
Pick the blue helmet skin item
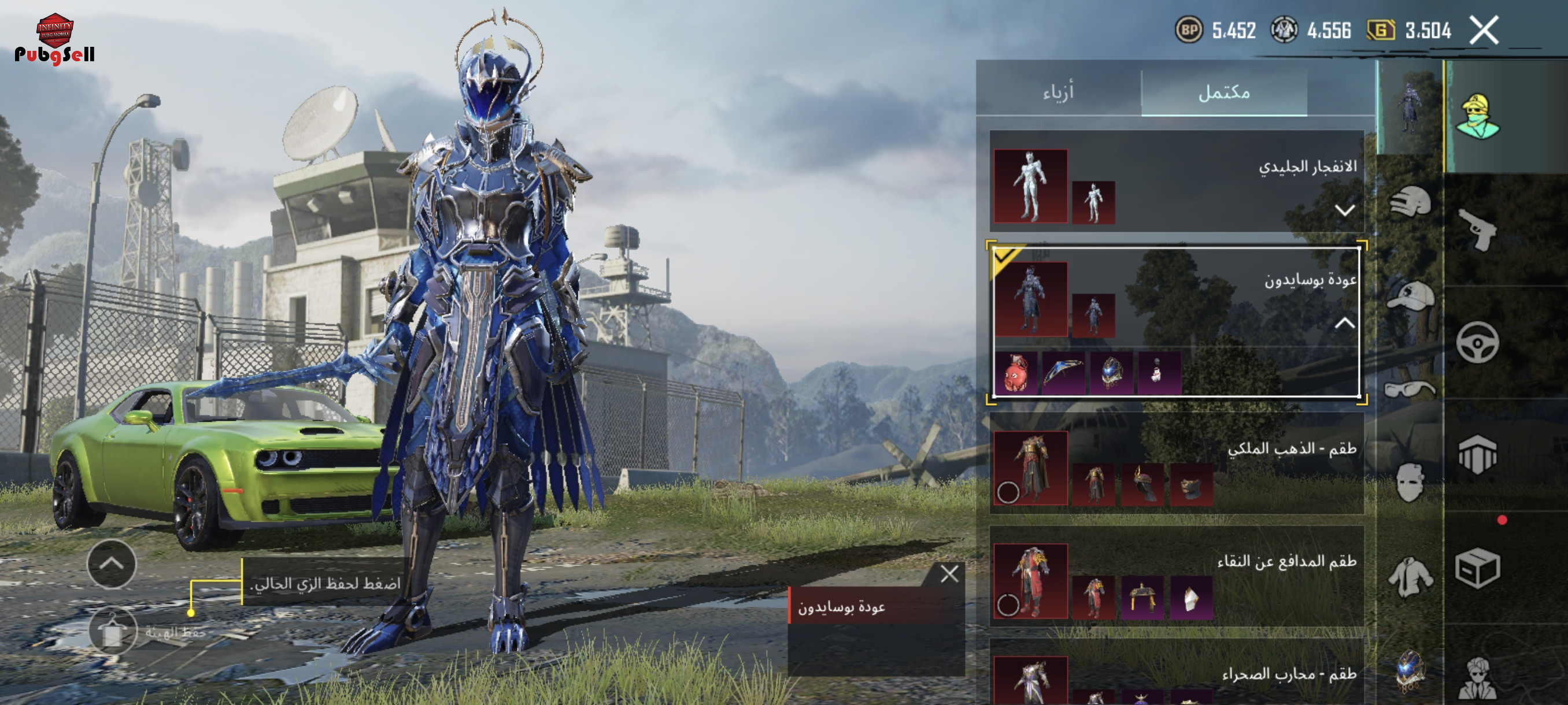tap(1111, 372)
